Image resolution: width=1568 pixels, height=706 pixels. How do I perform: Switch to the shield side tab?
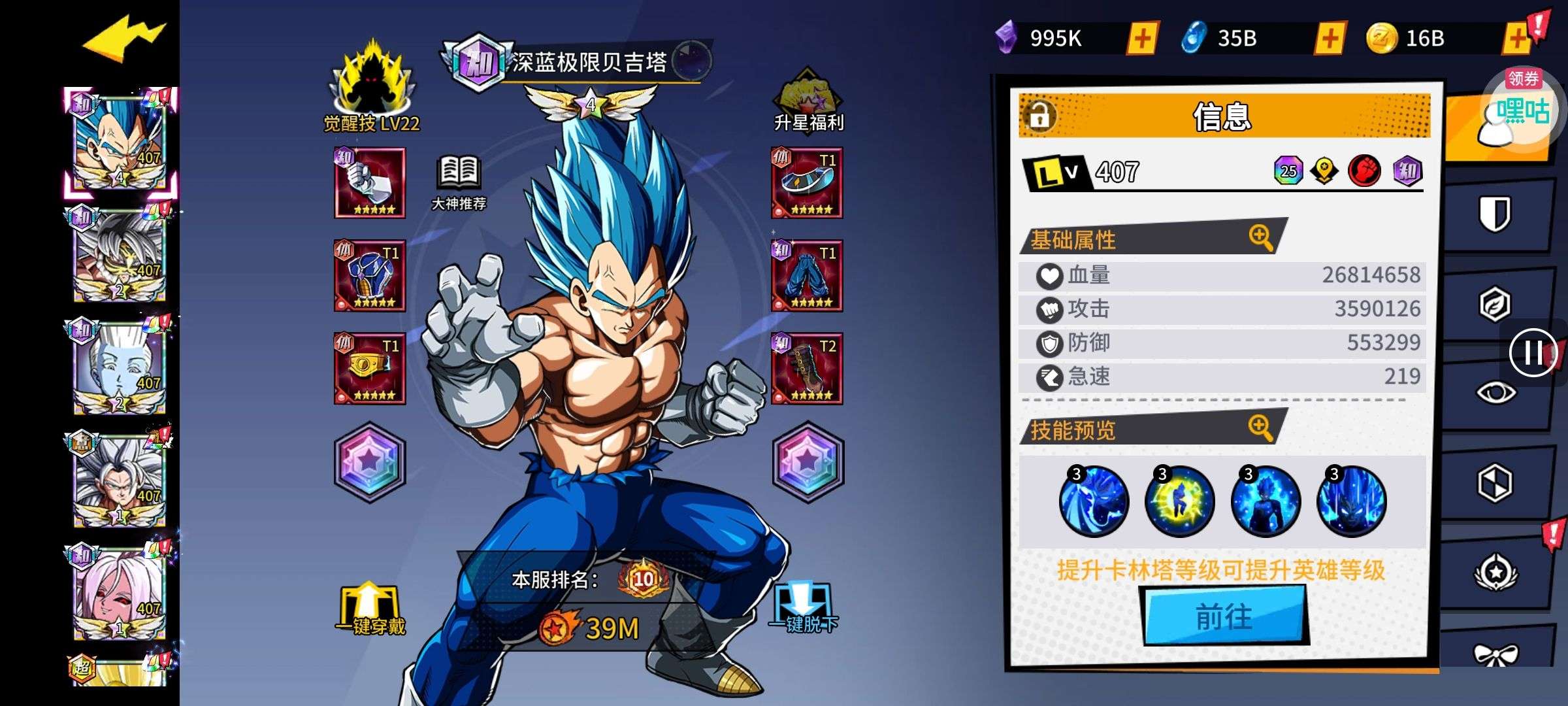1495,214
